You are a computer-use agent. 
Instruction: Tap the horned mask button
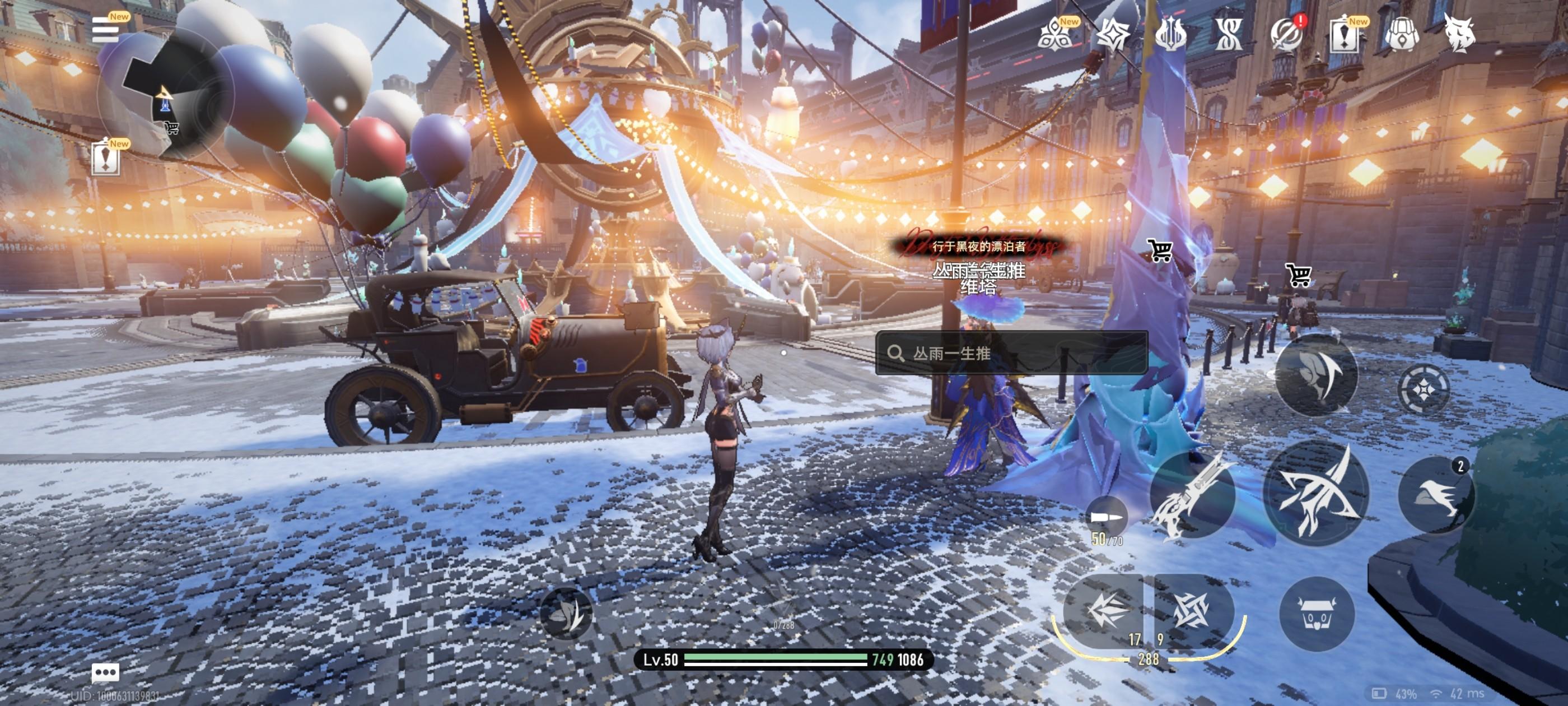[x=1317, y=614]
